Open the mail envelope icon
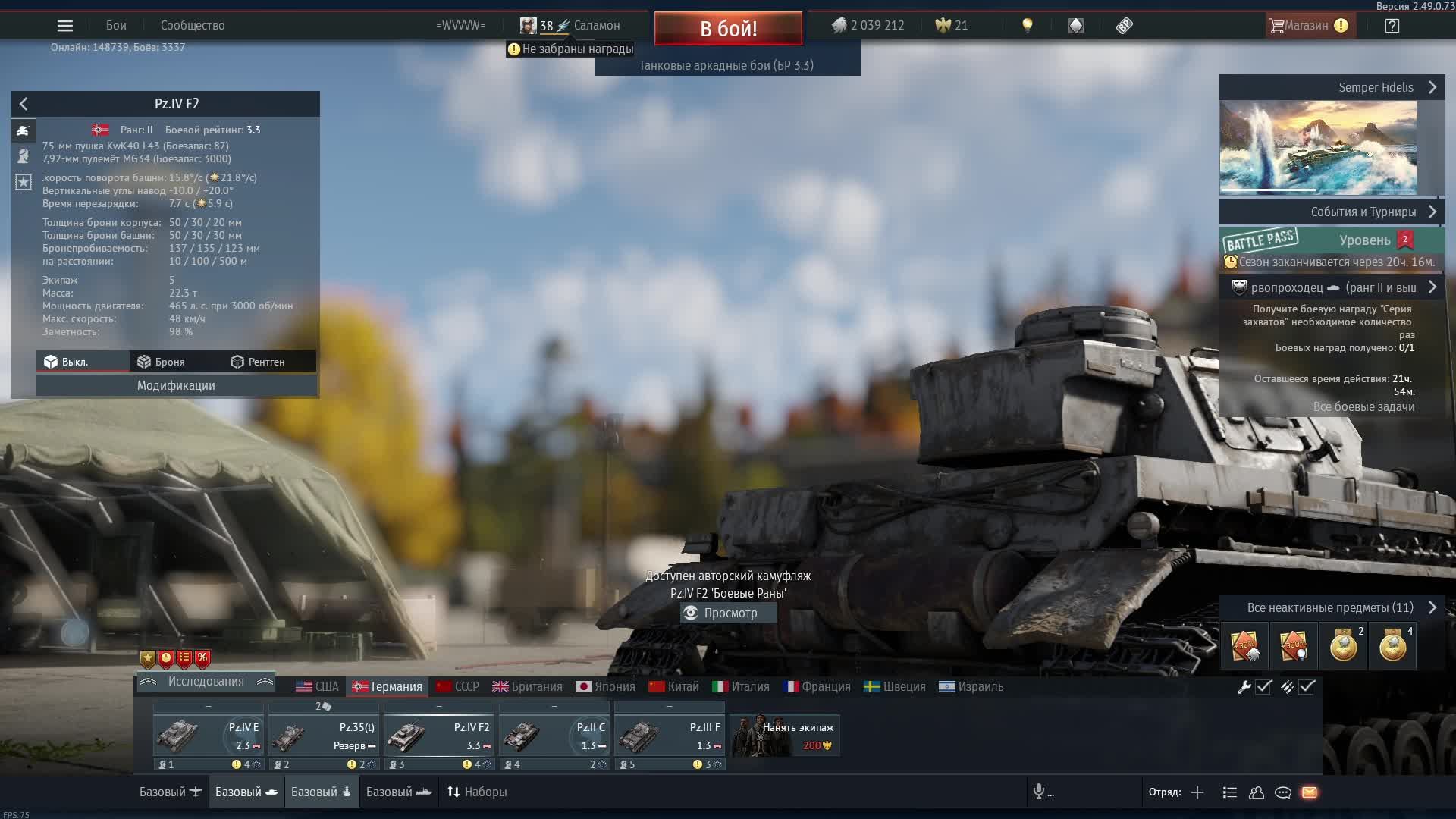Image resolution: width=1456 pixels, height=819 pixels. click(x=1310, y=792)
